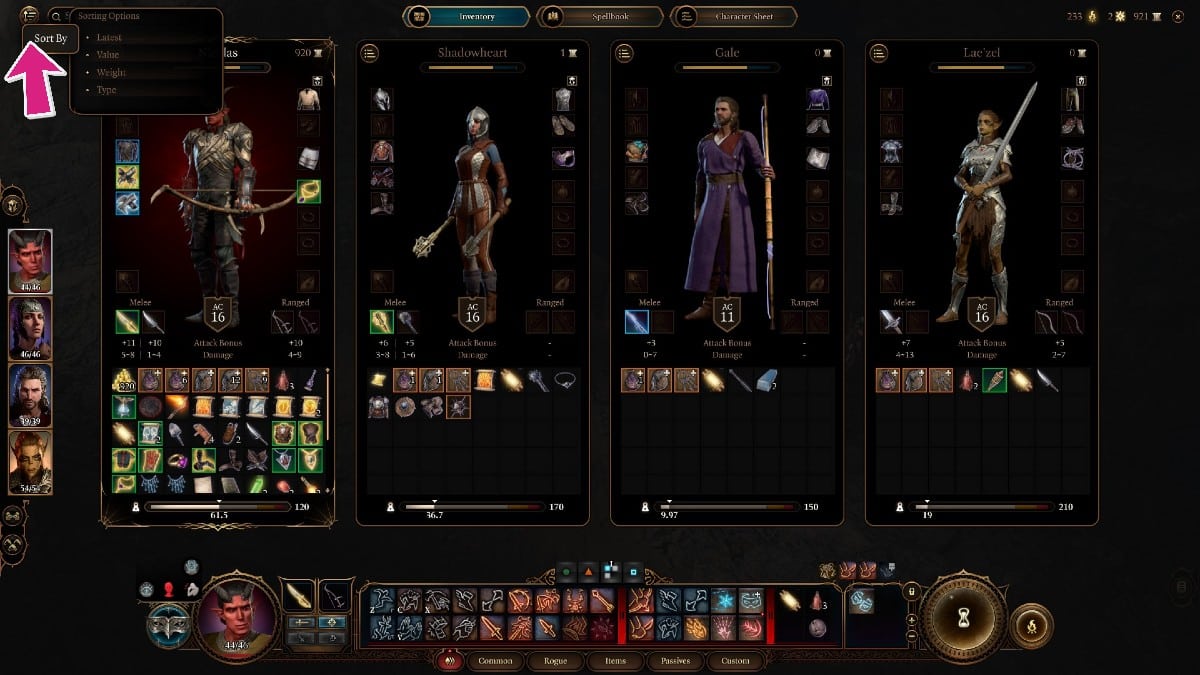1200x675 pixels.
Task: Switch to the Spellbook tab
Action: pyautogui.click(x=600, y=17)
